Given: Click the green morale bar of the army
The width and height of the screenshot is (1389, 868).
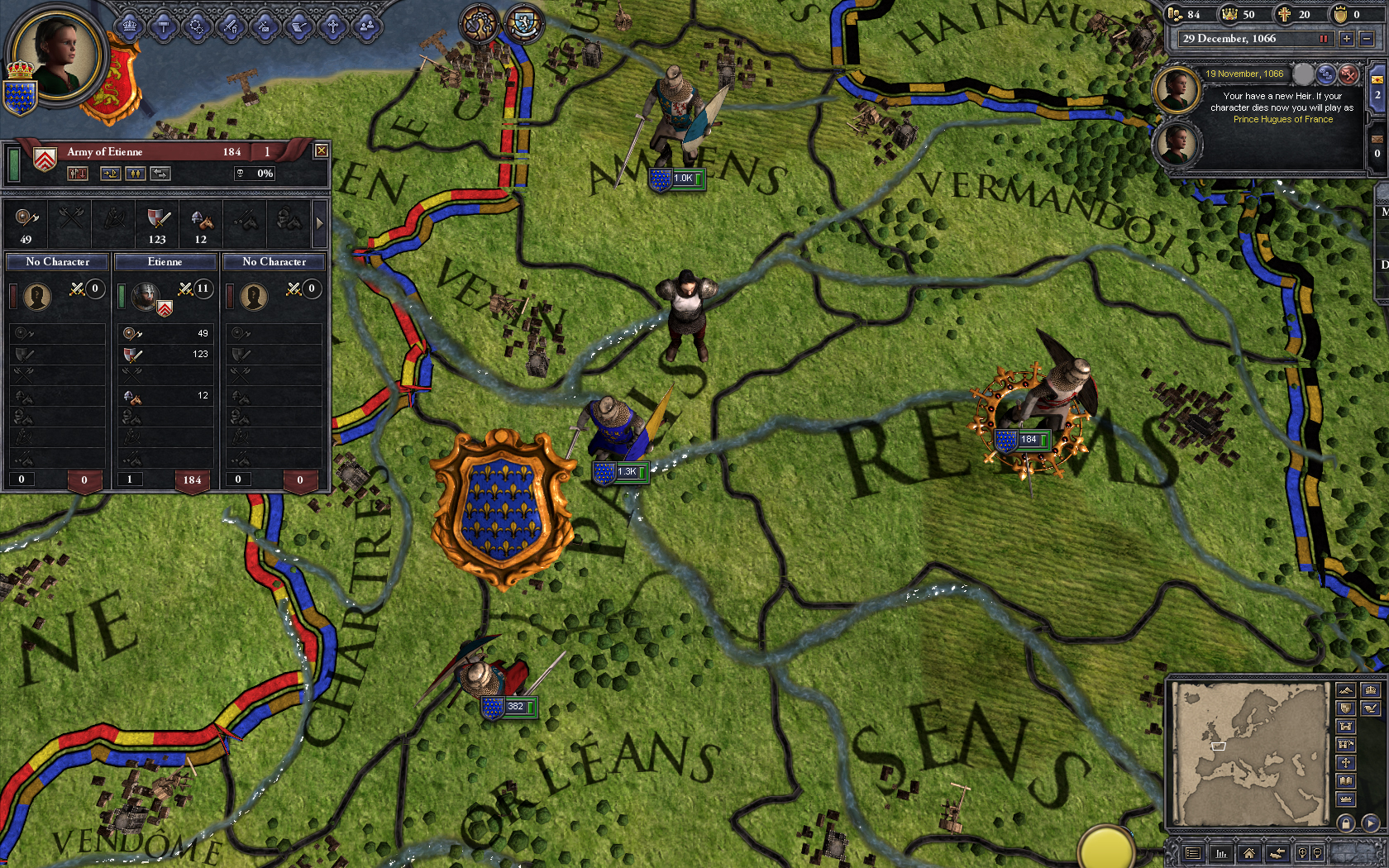Looking at the screenshot, I should pos(15,165).
